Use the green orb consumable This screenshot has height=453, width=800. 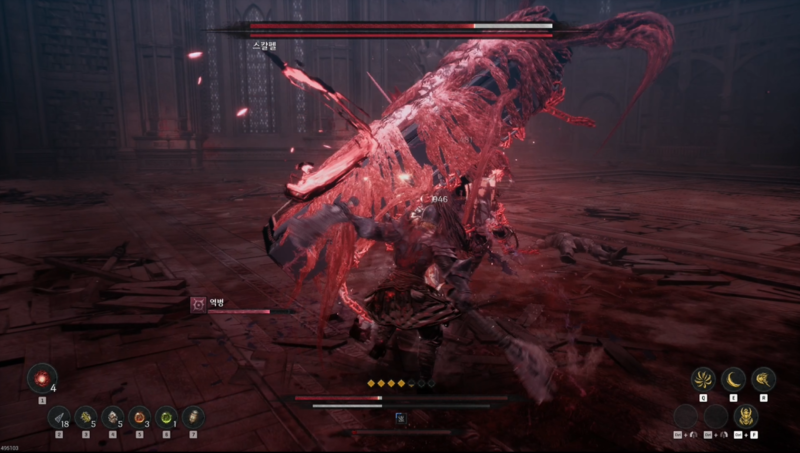pyautogui.click(x=167, y=417)
